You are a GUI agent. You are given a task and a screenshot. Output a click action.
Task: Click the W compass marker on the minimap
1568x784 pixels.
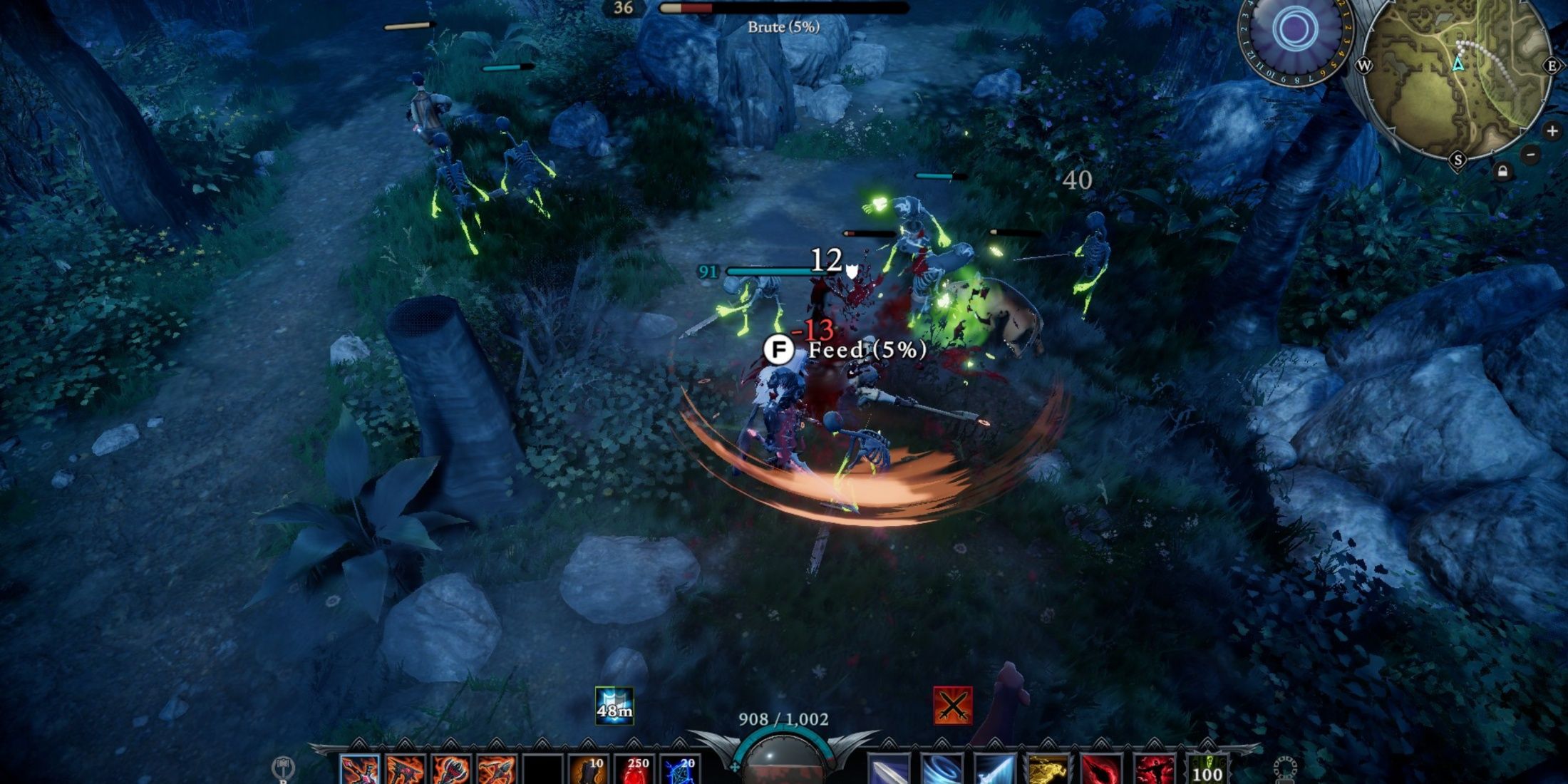coord(1364,66)
